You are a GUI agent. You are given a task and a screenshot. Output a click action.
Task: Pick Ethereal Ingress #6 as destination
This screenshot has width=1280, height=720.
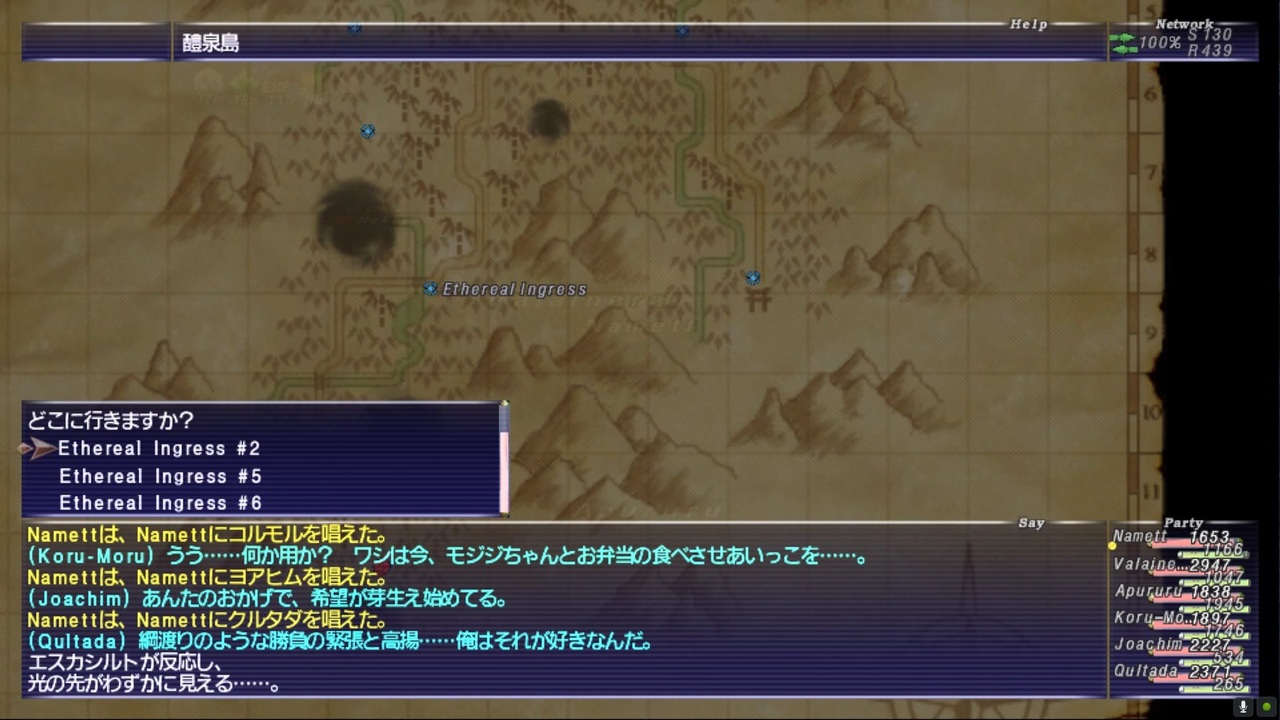160,503
